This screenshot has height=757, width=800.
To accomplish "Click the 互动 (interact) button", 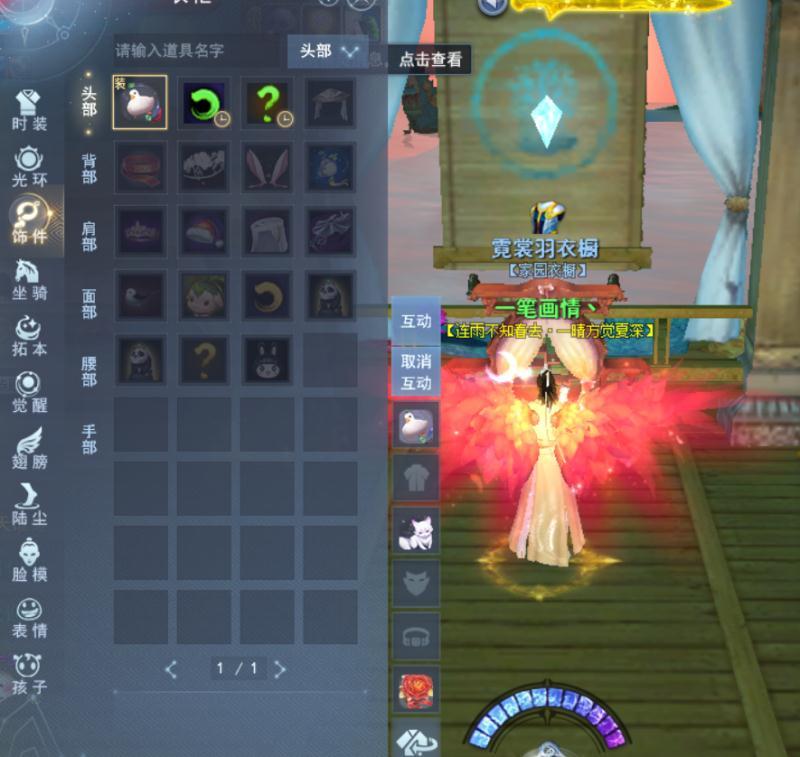I will pos(416,321).
